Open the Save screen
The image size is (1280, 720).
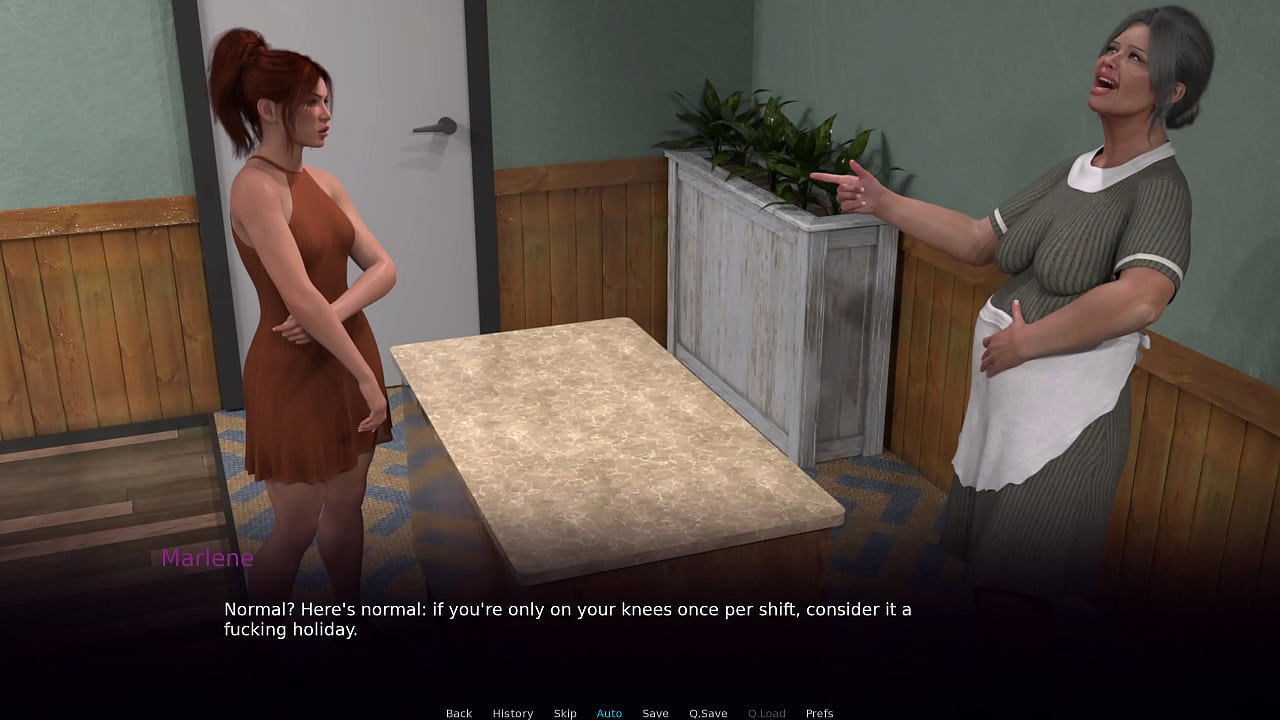(655, 713)
